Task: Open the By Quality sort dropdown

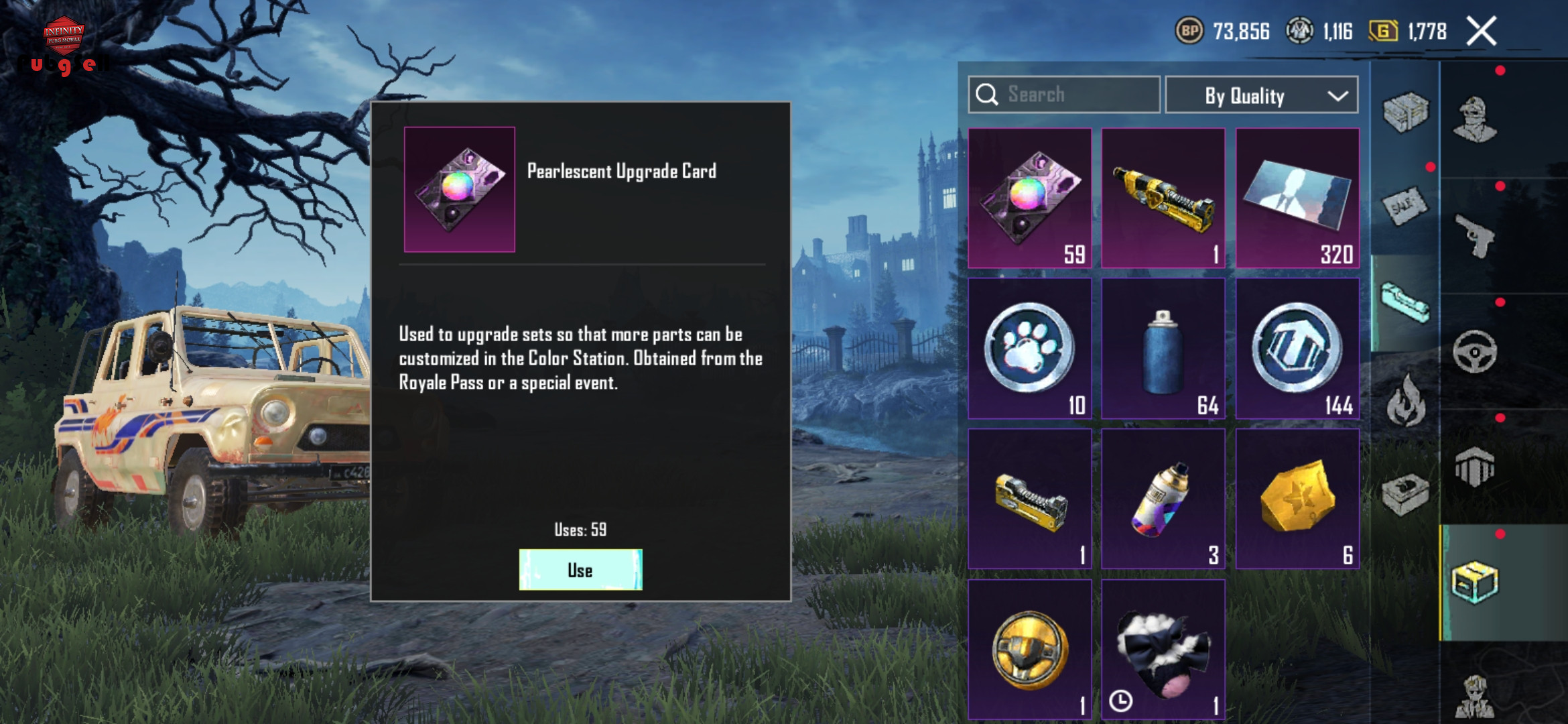Action: 1261,95
